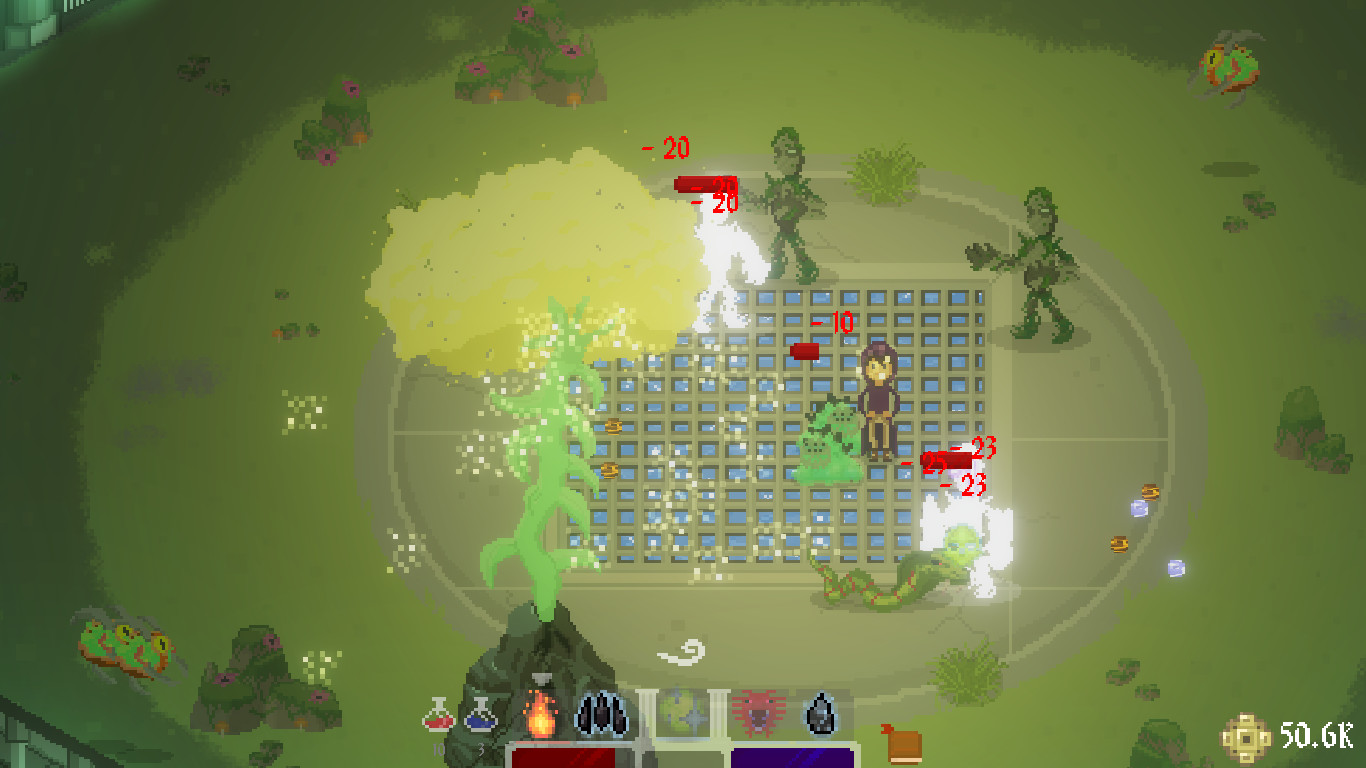Select the single dark droplet ability
The height and width of the screenshot is (768, 1366).
pyautogui.click(x=820, y=714)
